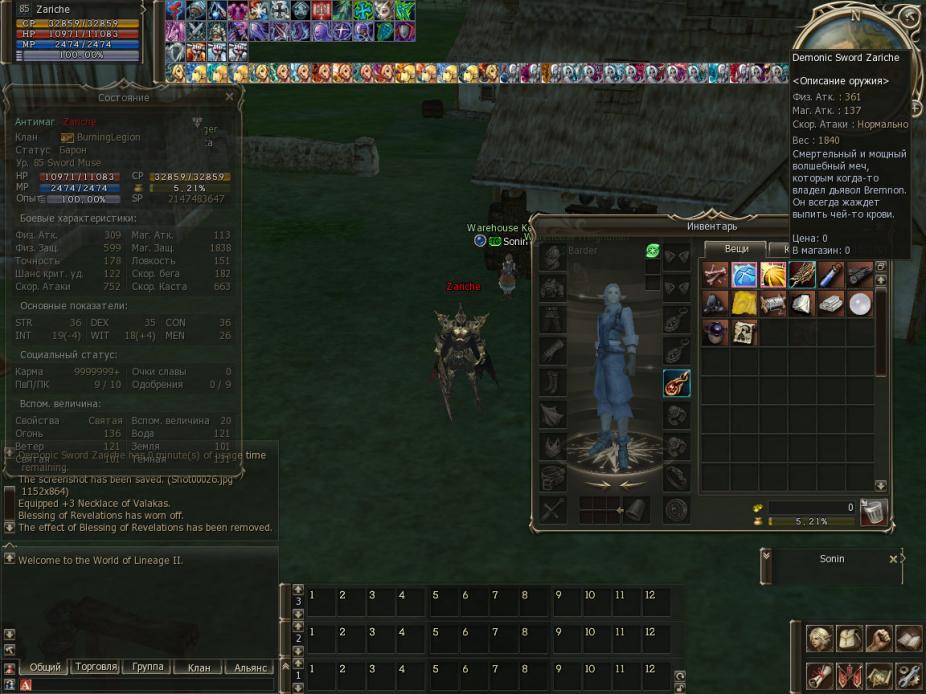Open system settings wrench icon

908,675
